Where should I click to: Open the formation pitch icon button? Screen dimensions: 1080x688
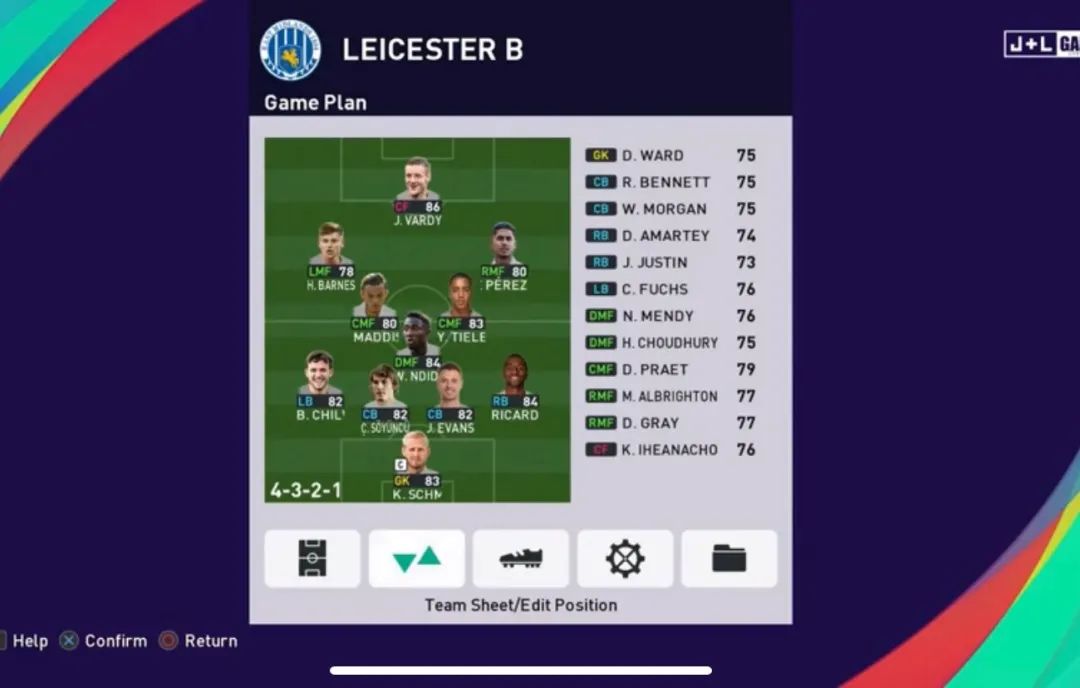coord(312,558)
